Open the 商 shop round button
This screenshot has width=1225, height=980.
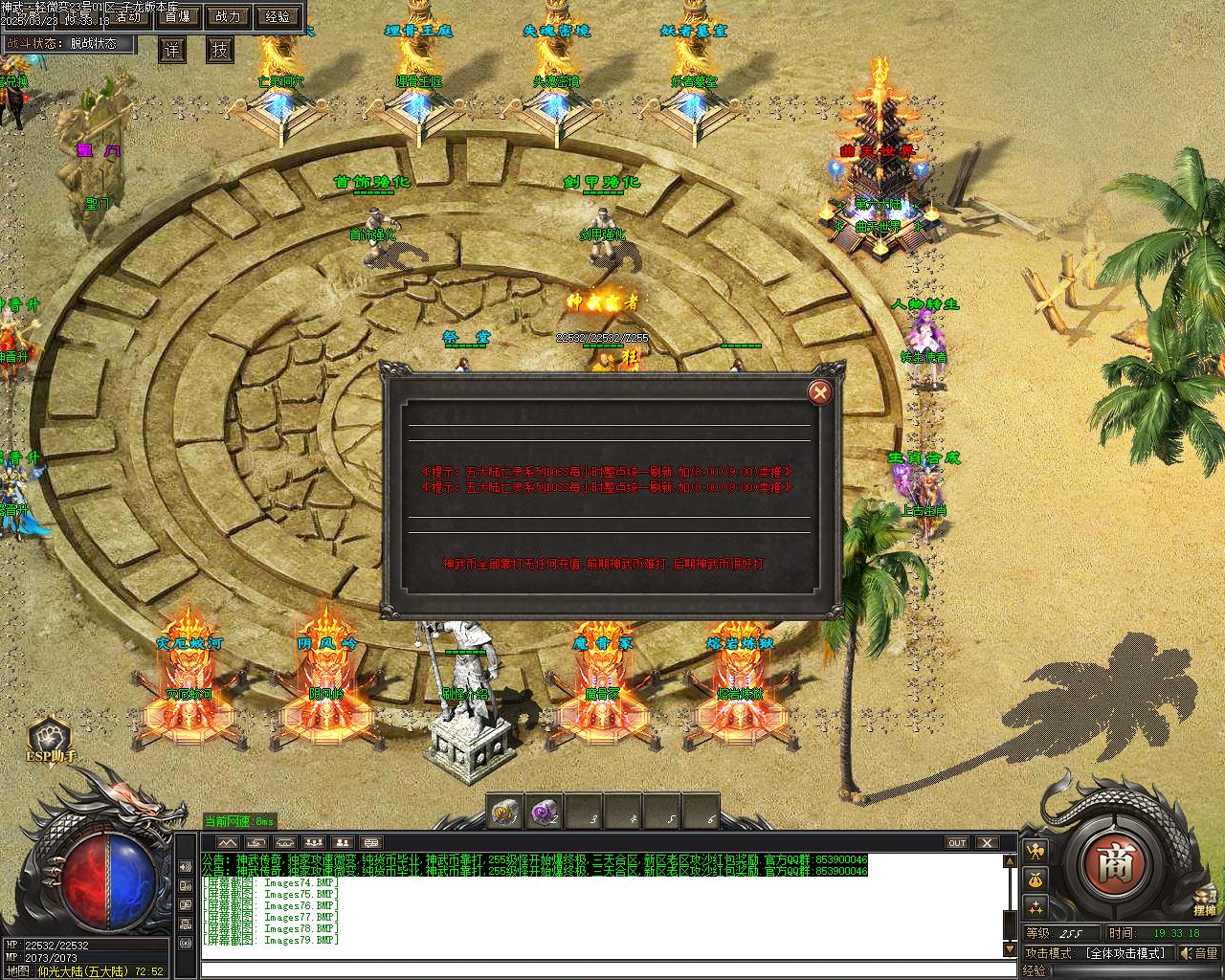pos(1114,858)
